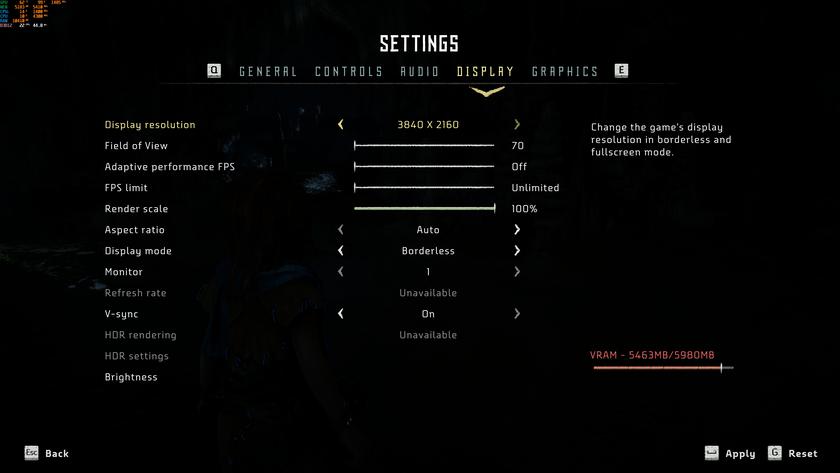Image resolution: width=840 pixels, height=473 pixels.
Task: Select the Display settings tab
Action: pyautogui.click(x=485, y=72)
